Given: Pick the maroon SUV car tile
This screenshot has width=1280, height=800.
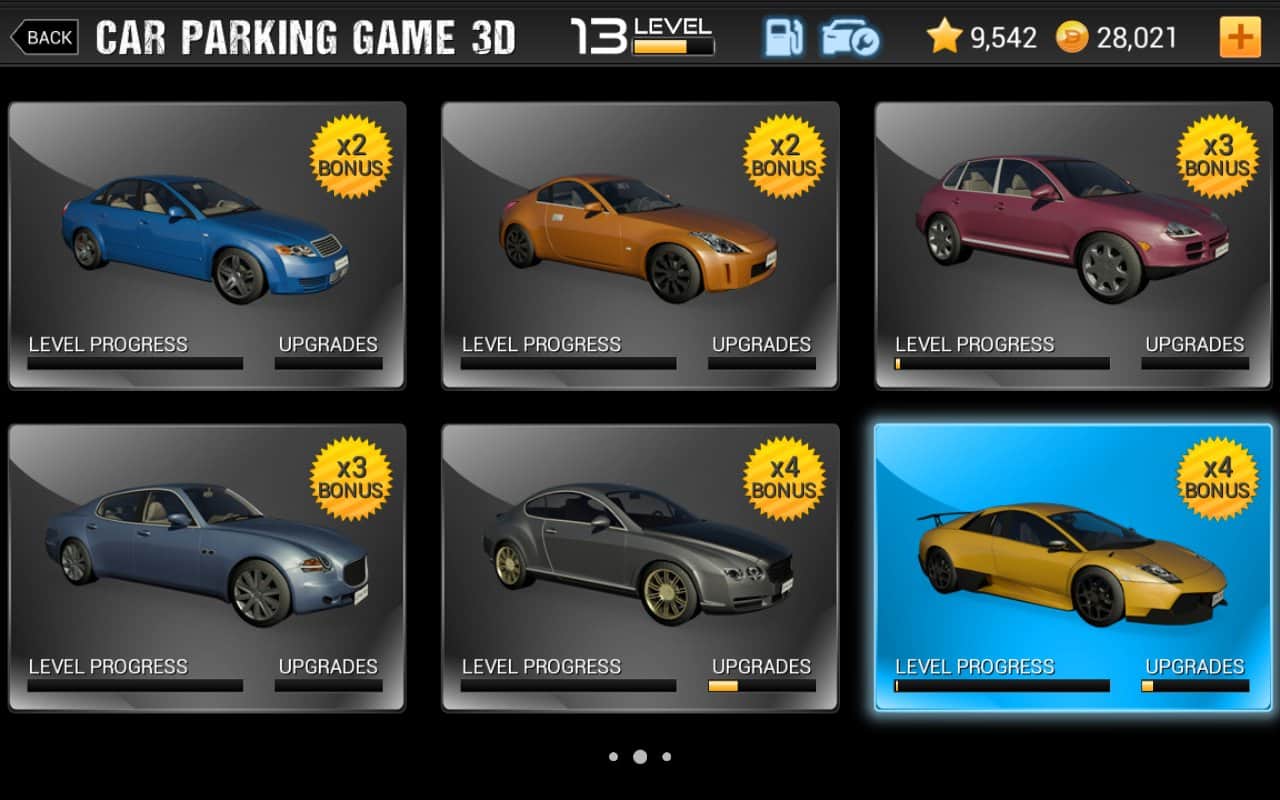Looking at the screenshot, I should (1073, 245).
